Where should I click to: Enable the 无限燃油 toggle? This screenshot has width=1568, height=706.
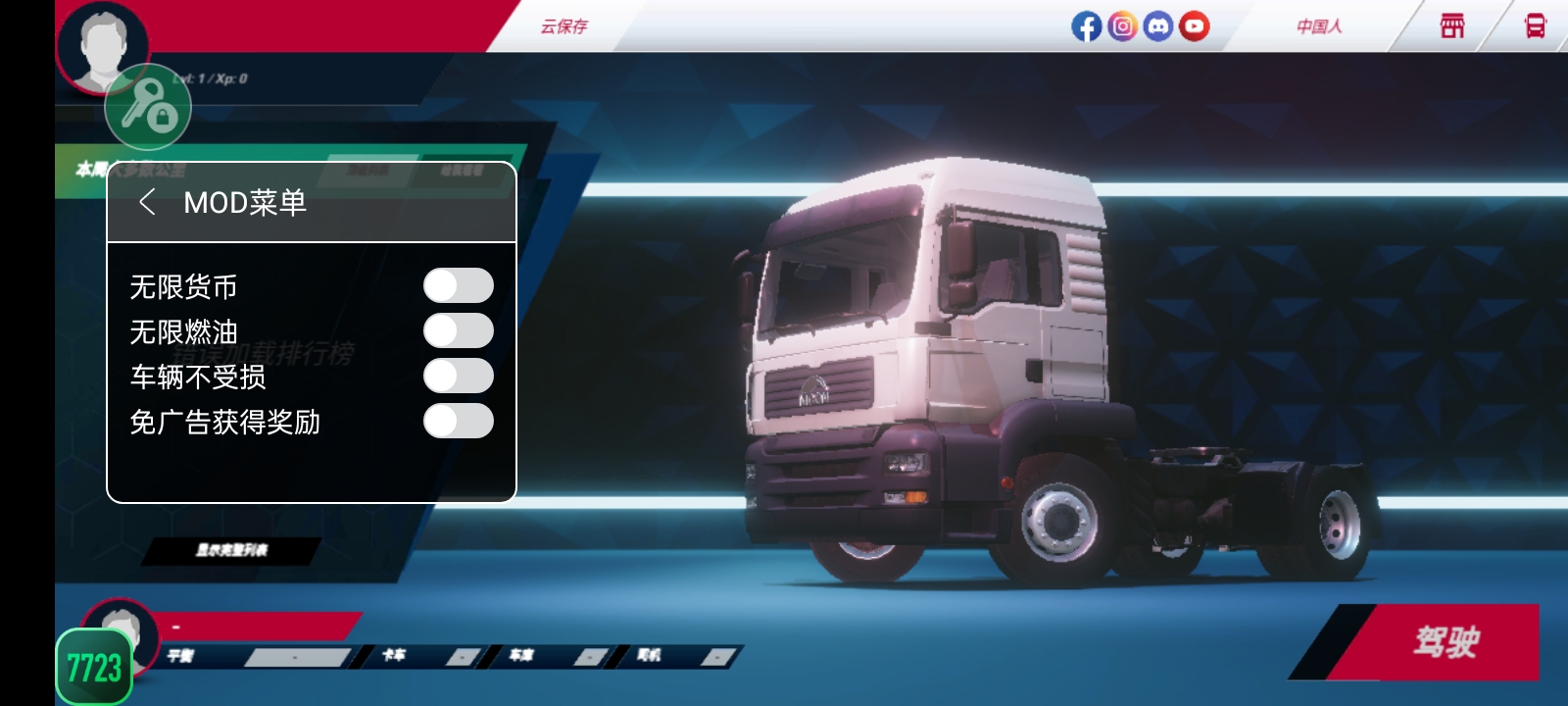point(460,329)
